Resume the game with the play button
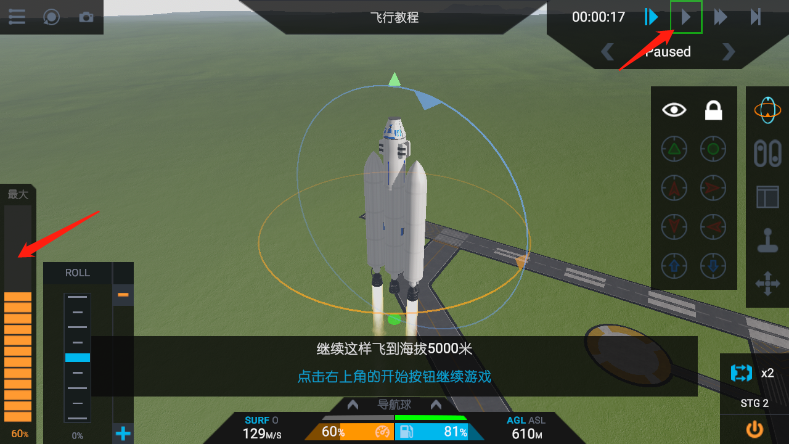The height and width of the screenshot is (444, 789). [x=686, y=17]
